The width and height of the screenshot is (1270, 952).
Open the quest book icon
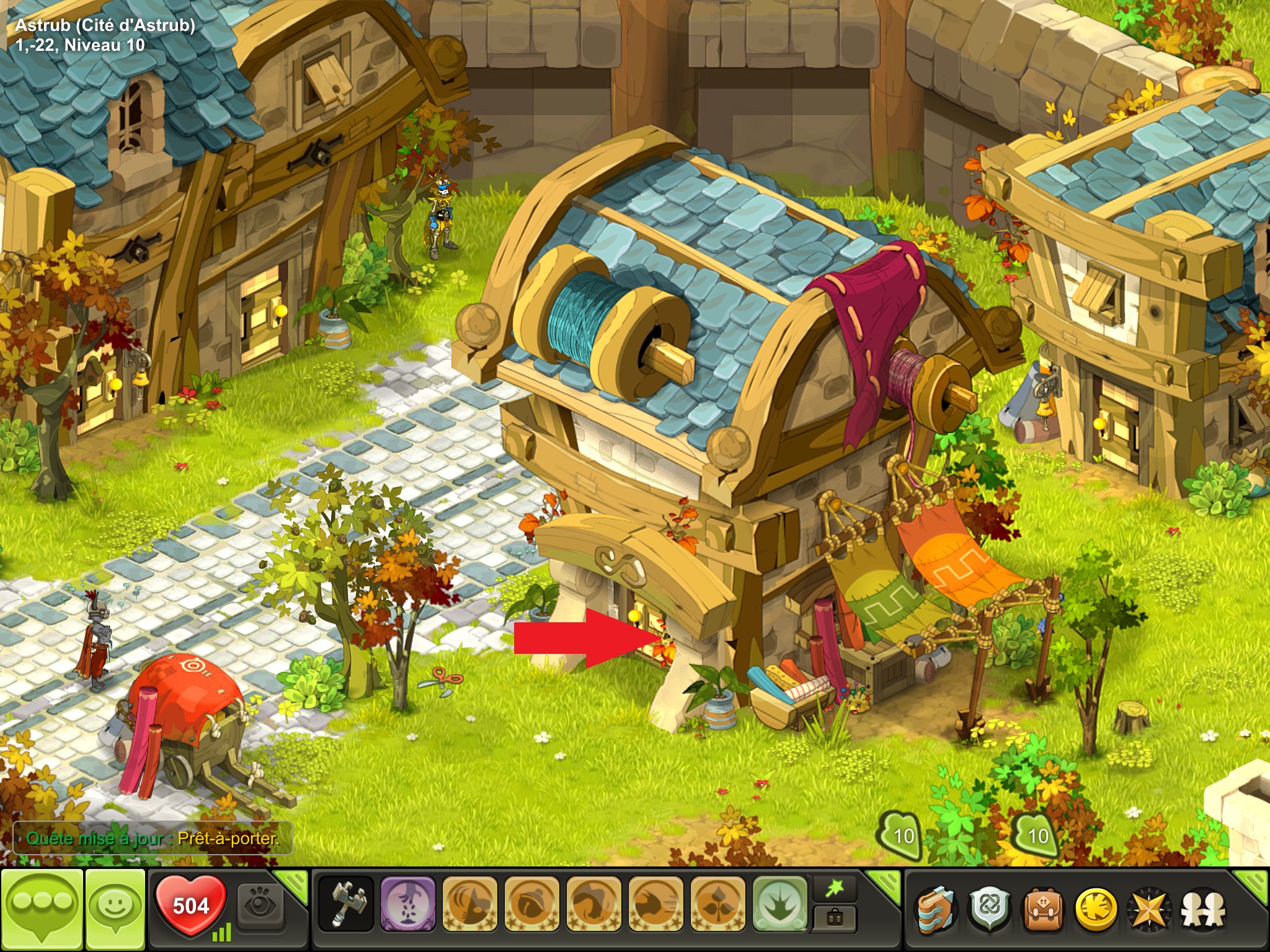coord(937,909)
